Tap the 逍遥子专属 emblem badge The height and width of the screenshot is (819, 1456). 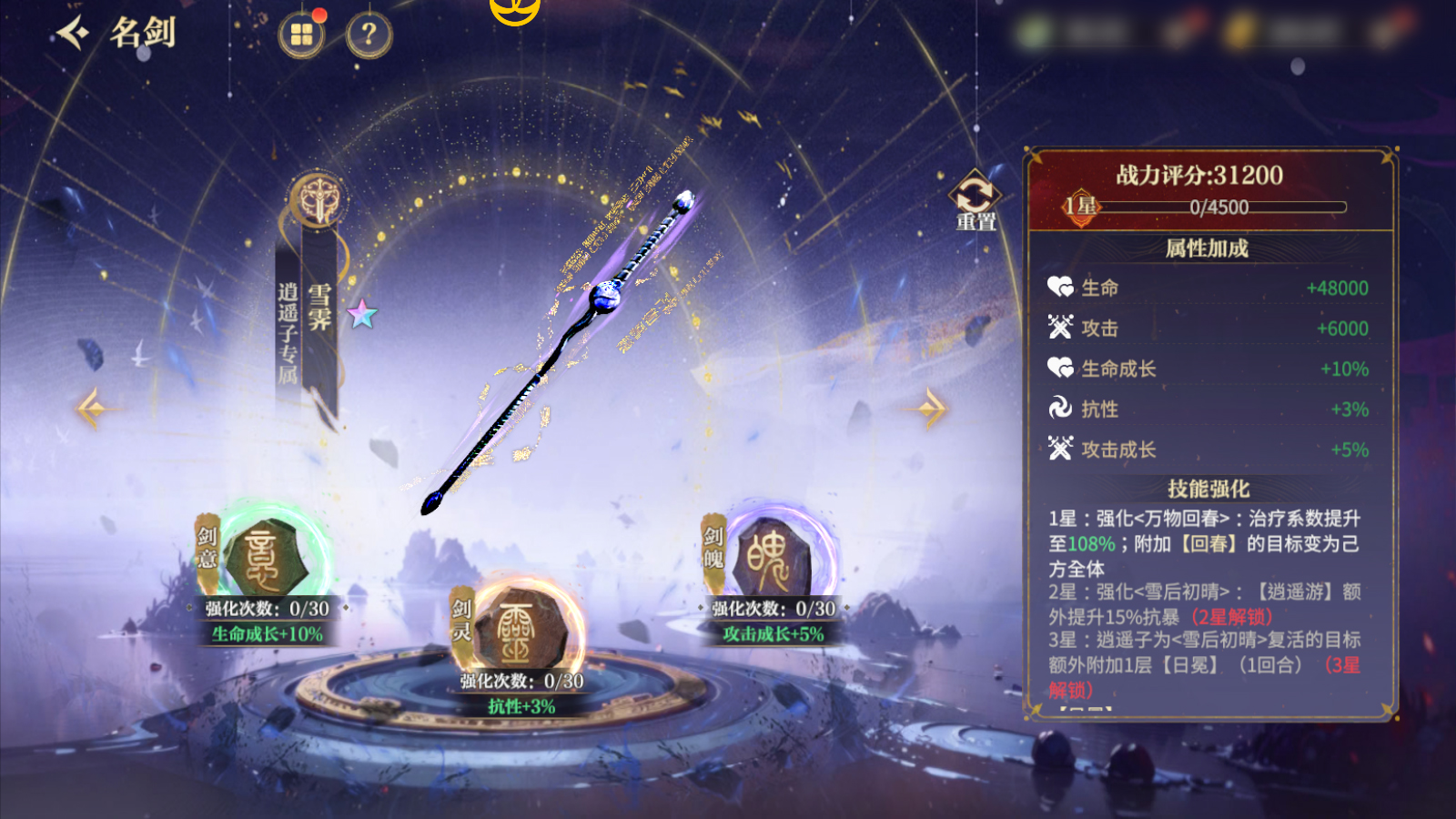(x=318, y=198)
